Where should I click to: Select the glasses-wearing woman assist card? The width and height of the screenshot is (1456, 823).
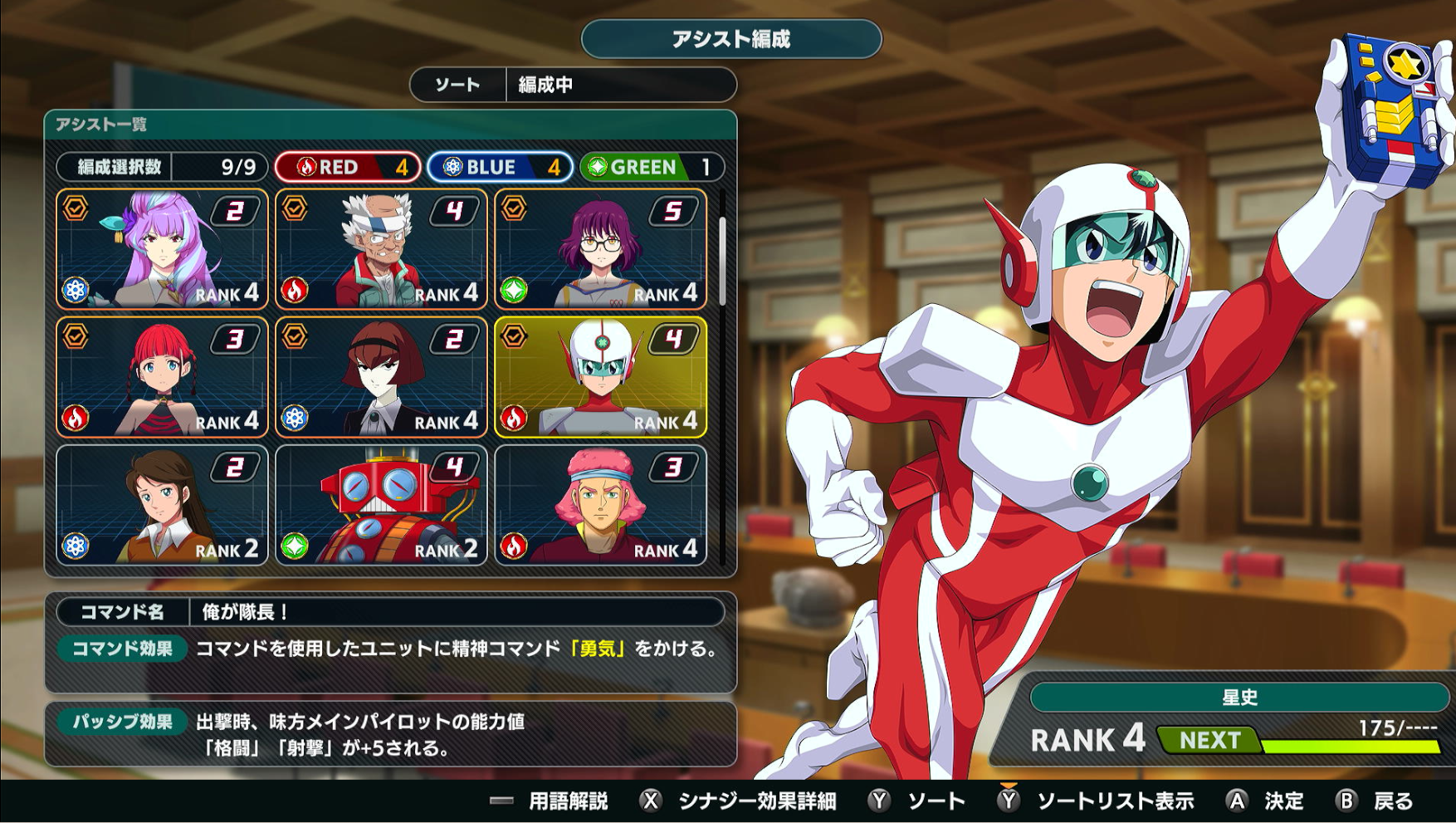[x=600, y=249]
